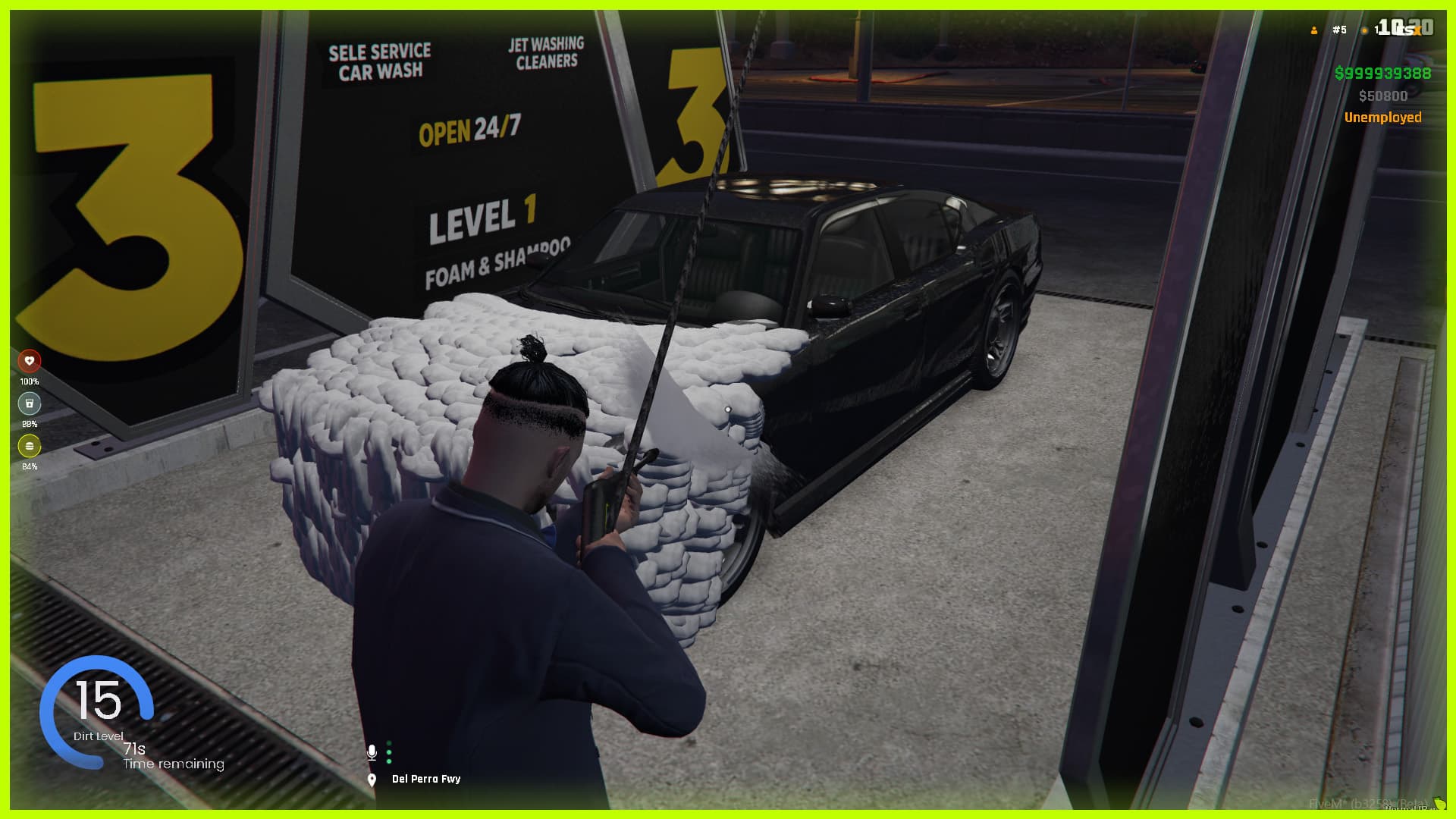
Task: Click the yellow burger hunger icon
Action: pos(30,446)
